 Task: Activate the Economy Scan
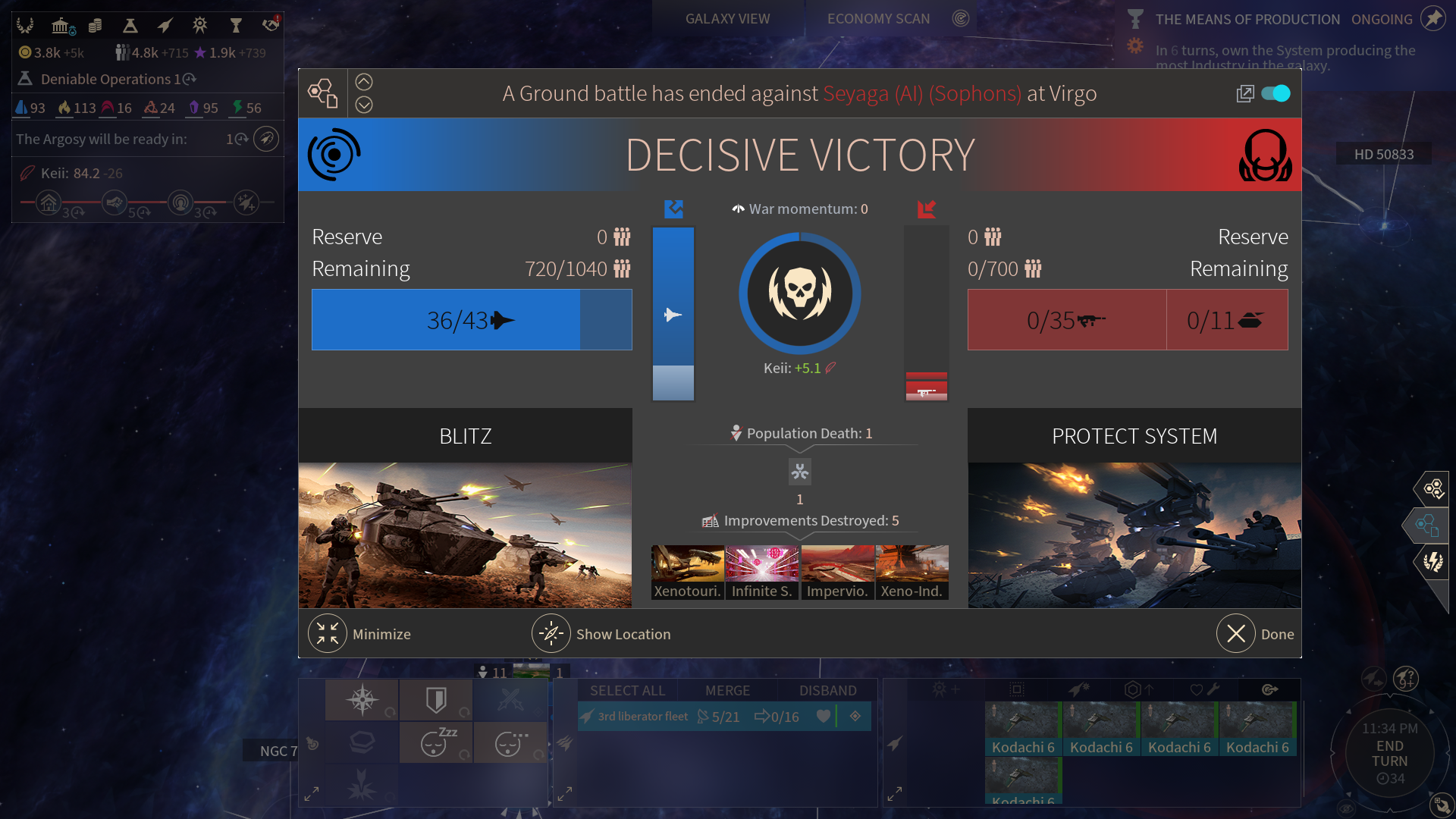coord(878,19)
